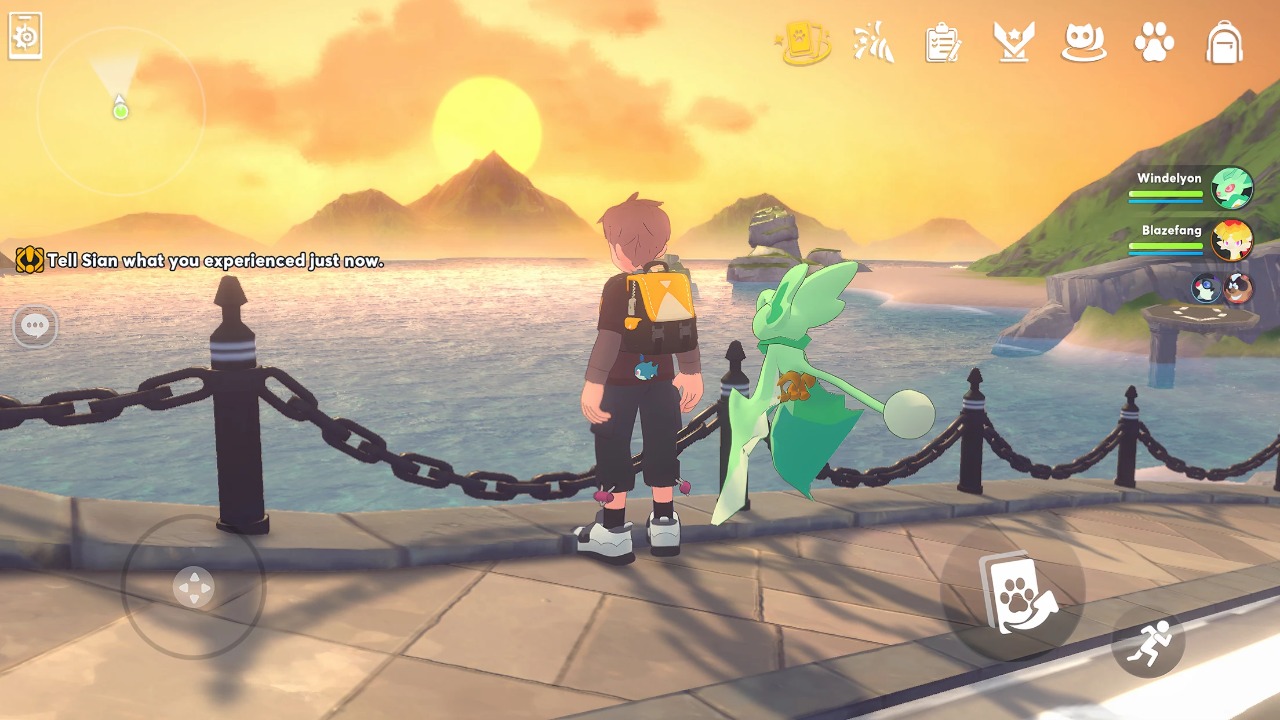Open the star rank badge menu

pyautogui.click(x=1013, y=43)
